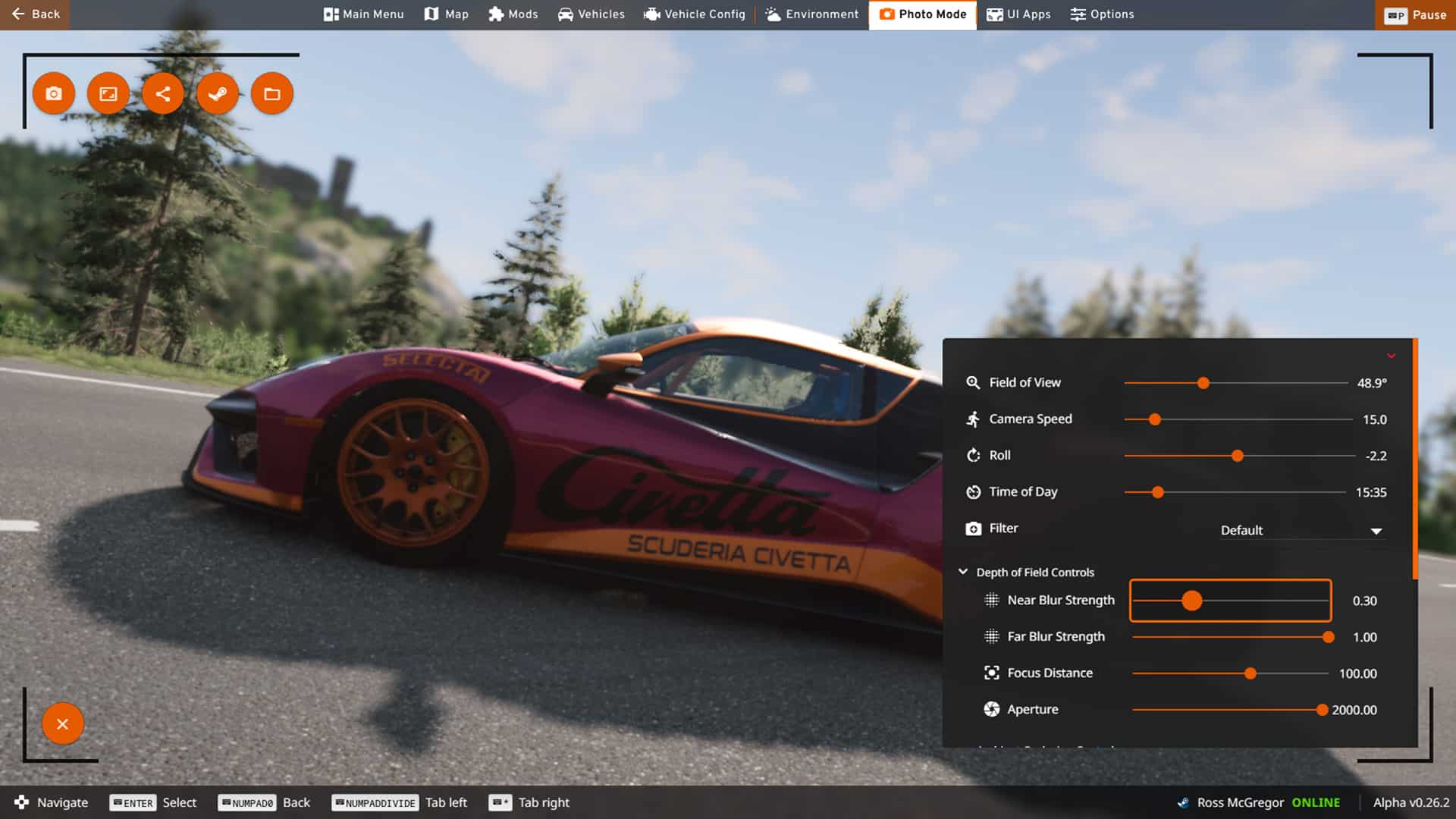Click the Camera Speed walking icon
The height and width of the screenshot is (819, 1456).
[972, 419]
